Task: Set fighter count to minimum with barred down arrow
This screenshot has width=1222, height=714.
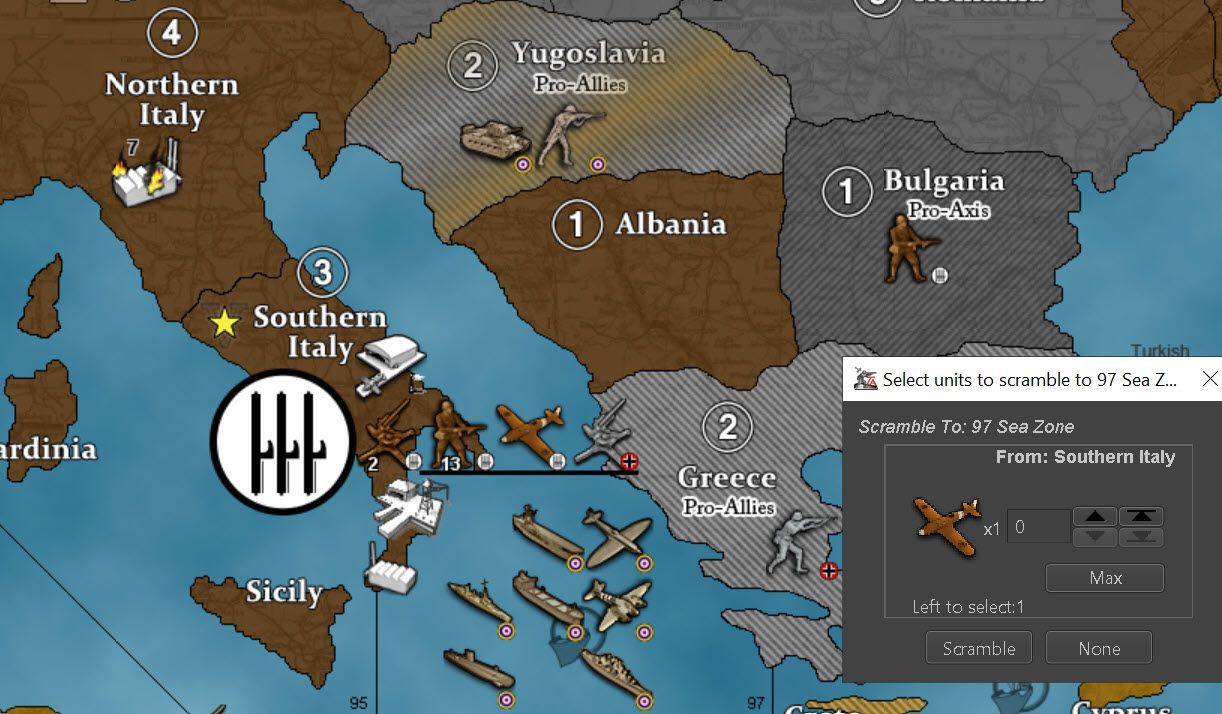Action: pos(1141,537)
